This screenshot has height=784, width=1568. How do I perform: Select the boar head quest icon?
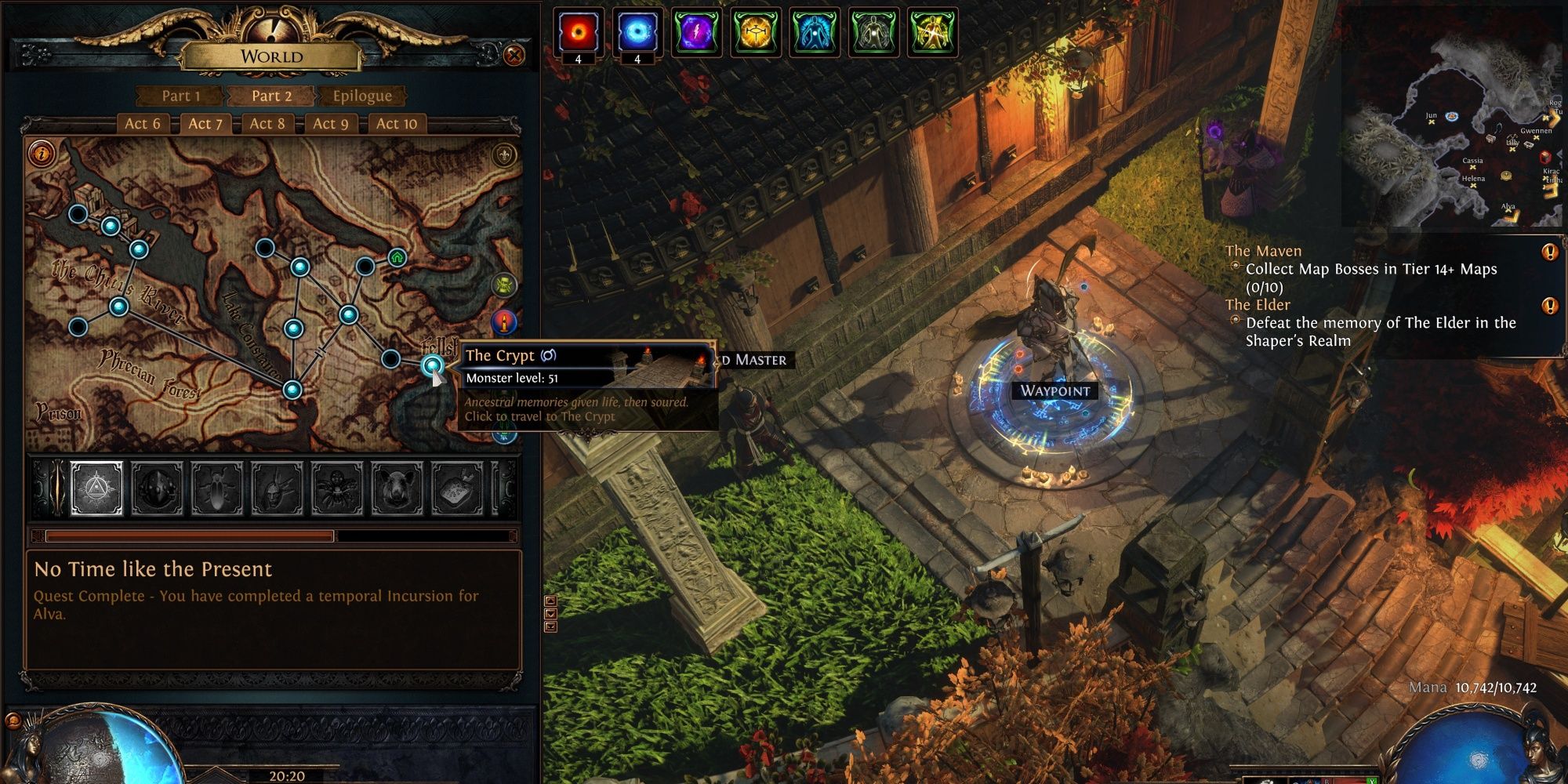[x=397, y=488]
